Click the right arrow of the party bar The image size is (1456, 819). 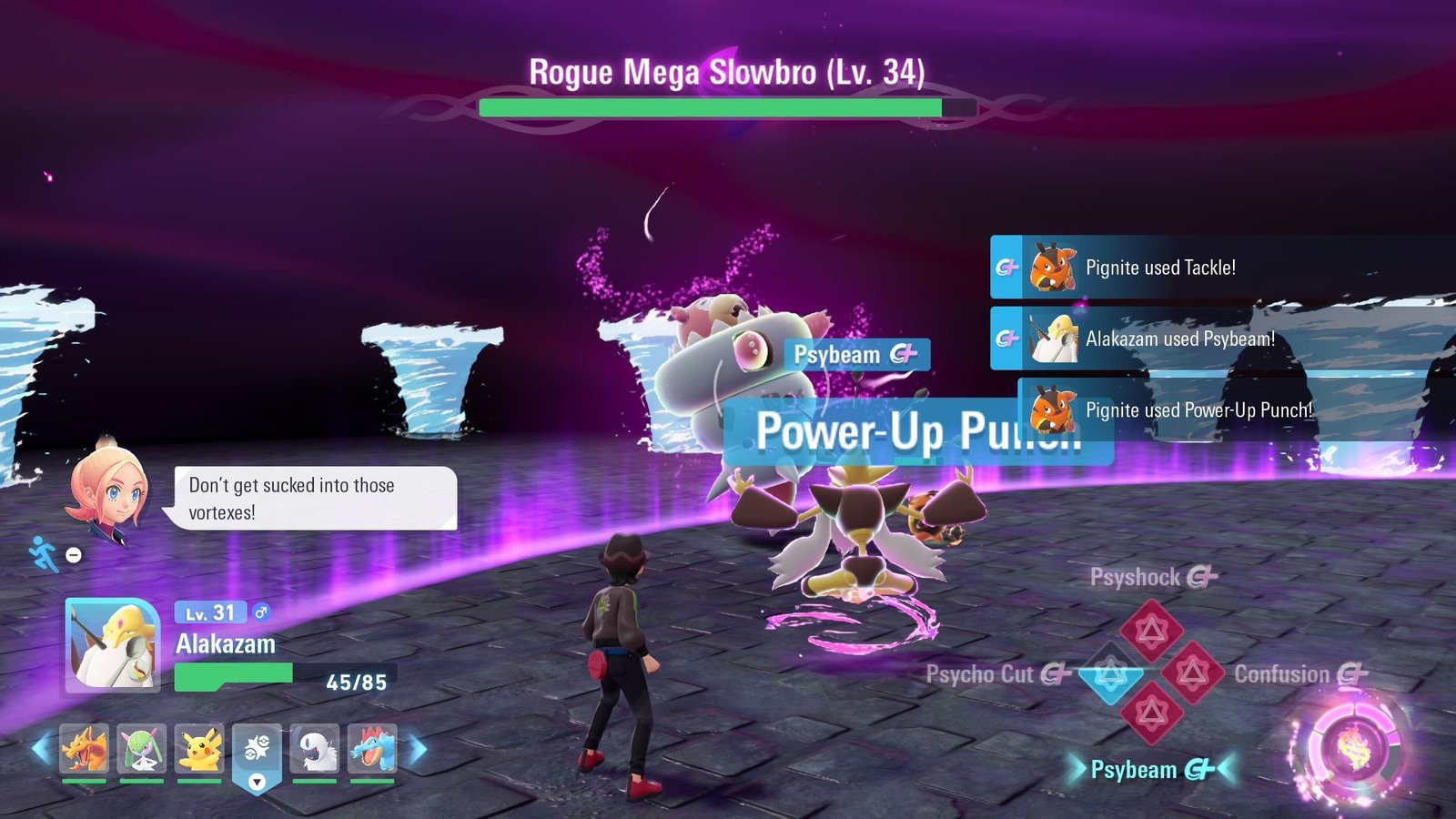(x=418, y=750)
